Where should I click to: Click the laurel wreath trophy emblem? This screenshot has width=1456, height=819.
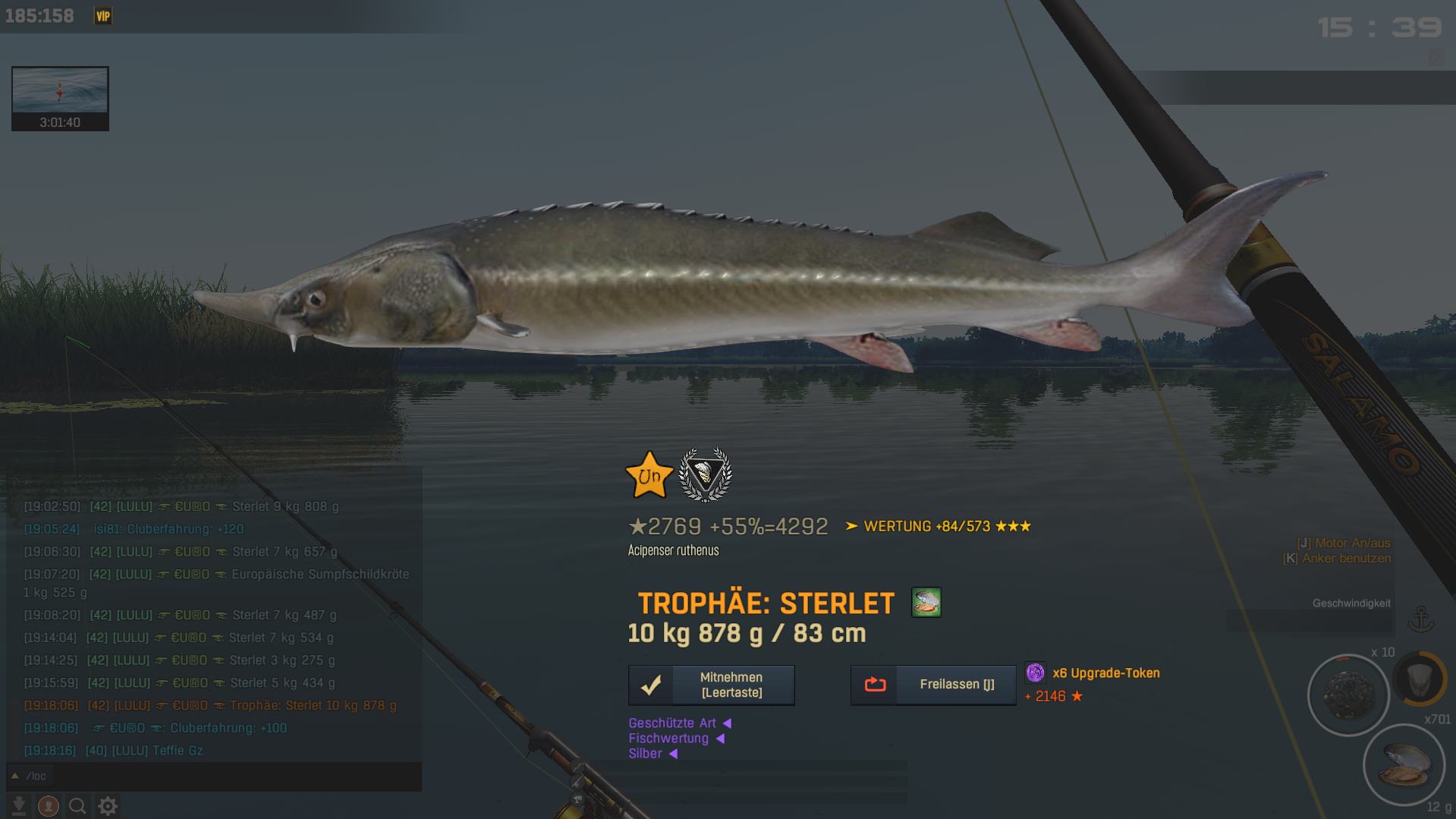pyautogui.click(x=705, y=475)
